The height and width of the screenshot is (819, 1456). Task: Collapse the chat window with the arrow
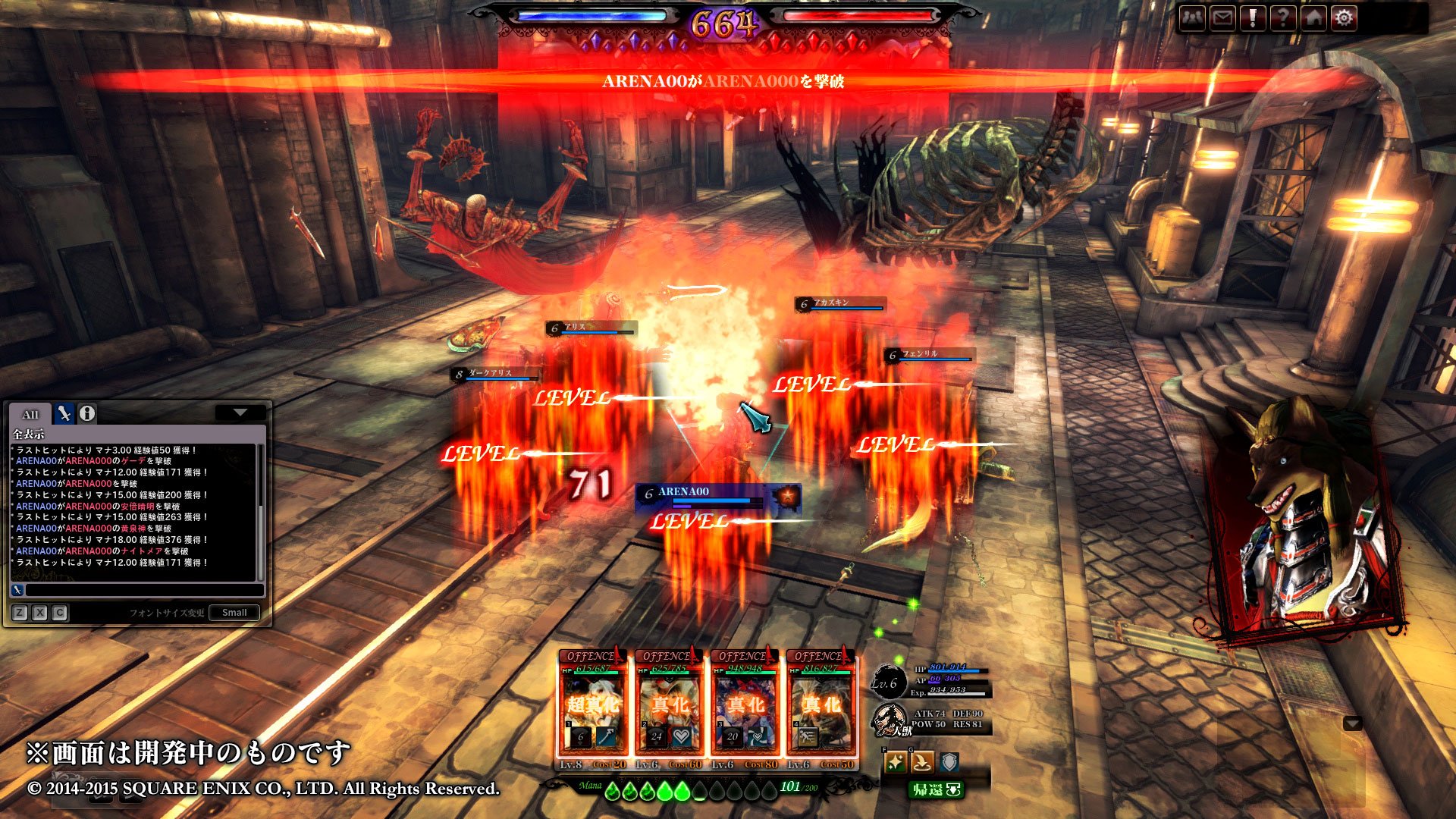240,413
